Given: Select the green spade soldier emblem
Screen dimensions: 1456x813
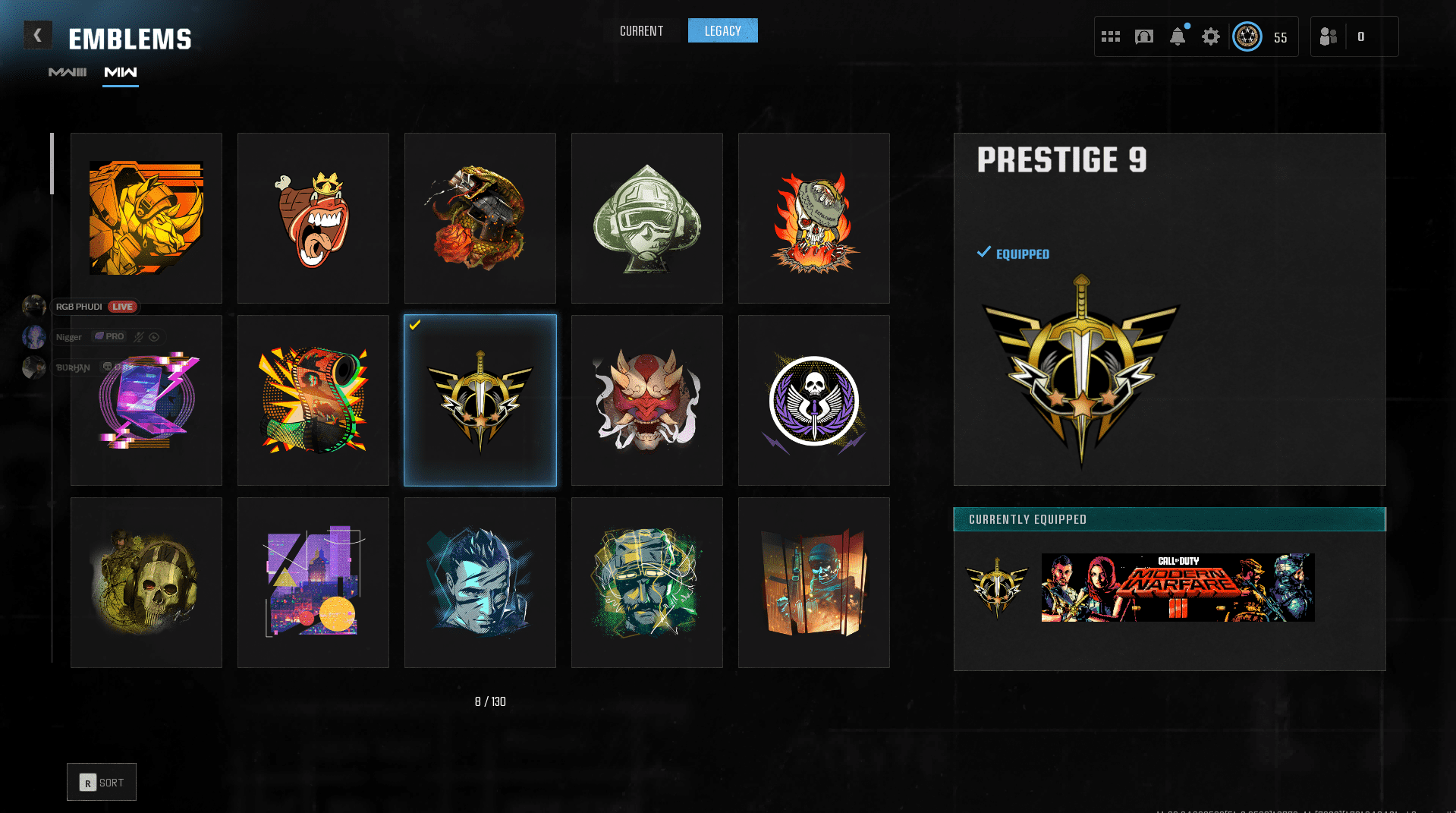Looking at the screenshot, I should click(x=647, y=218).
